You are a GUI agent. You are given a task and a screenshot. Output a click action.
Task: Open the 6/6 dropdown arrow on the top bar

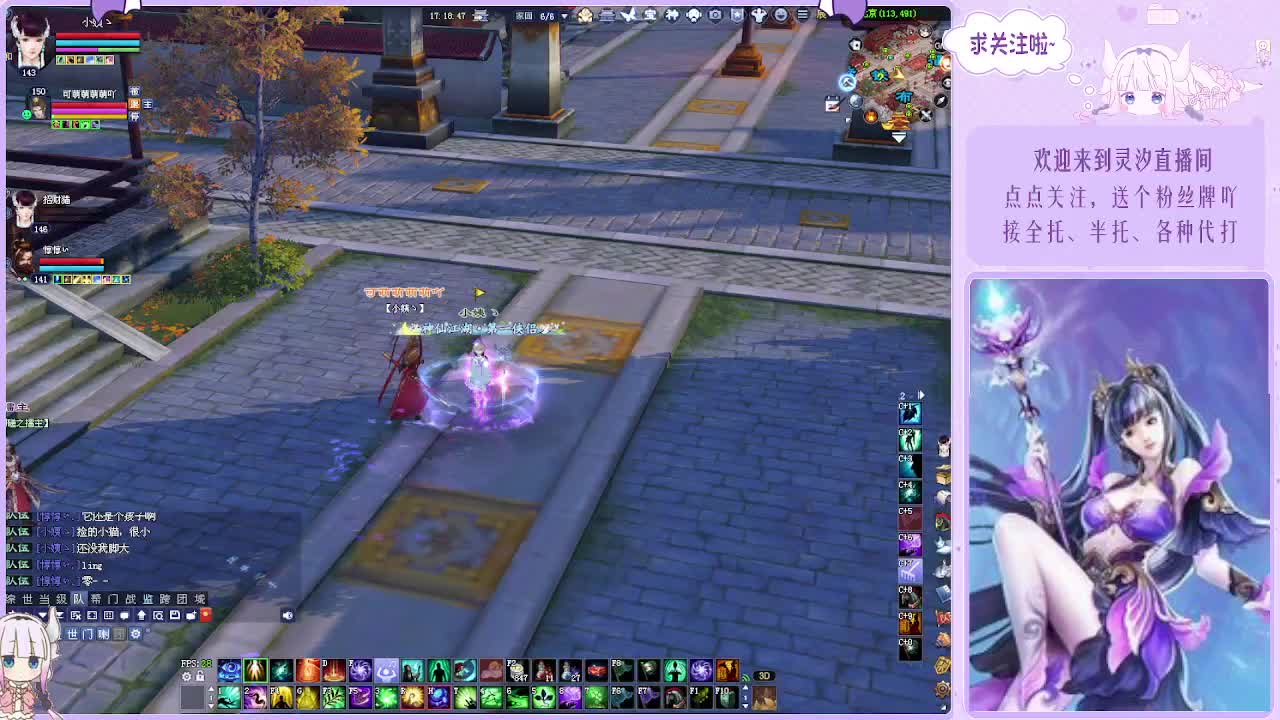click(564, 15)
